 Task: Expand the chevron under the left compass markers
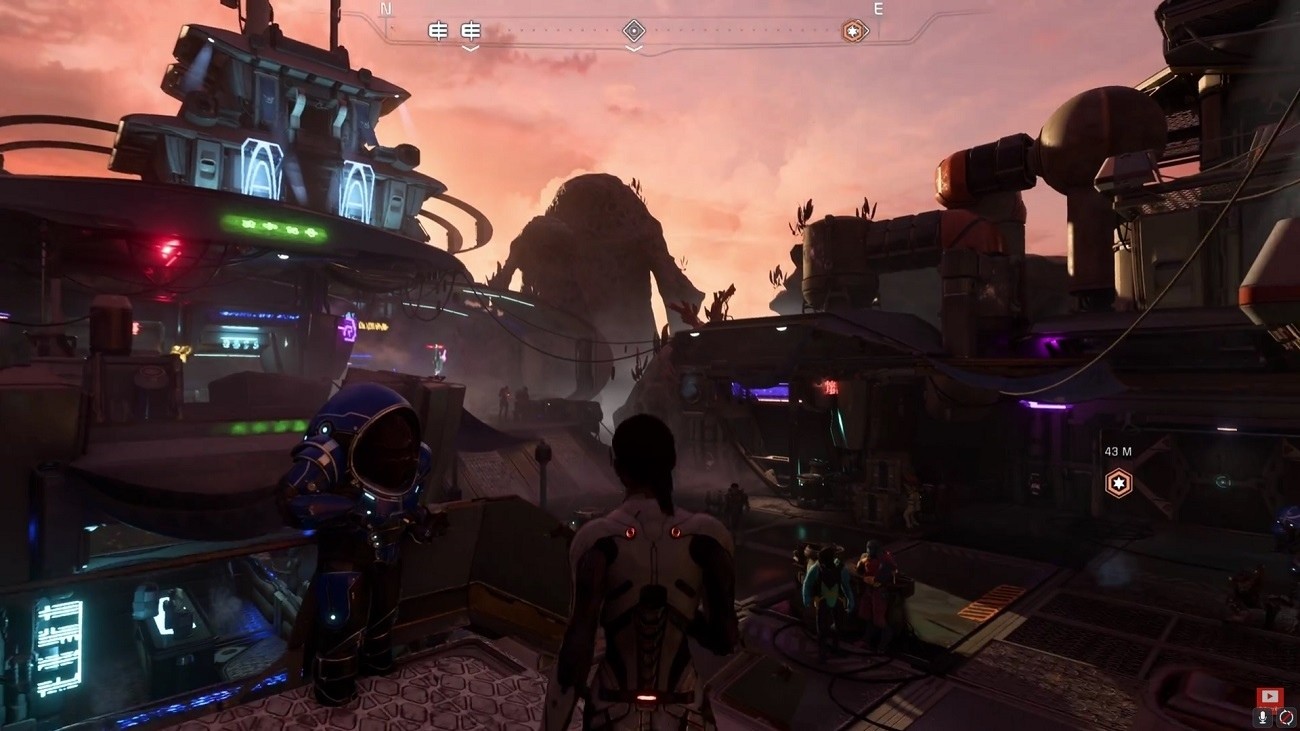coord(468,46)
